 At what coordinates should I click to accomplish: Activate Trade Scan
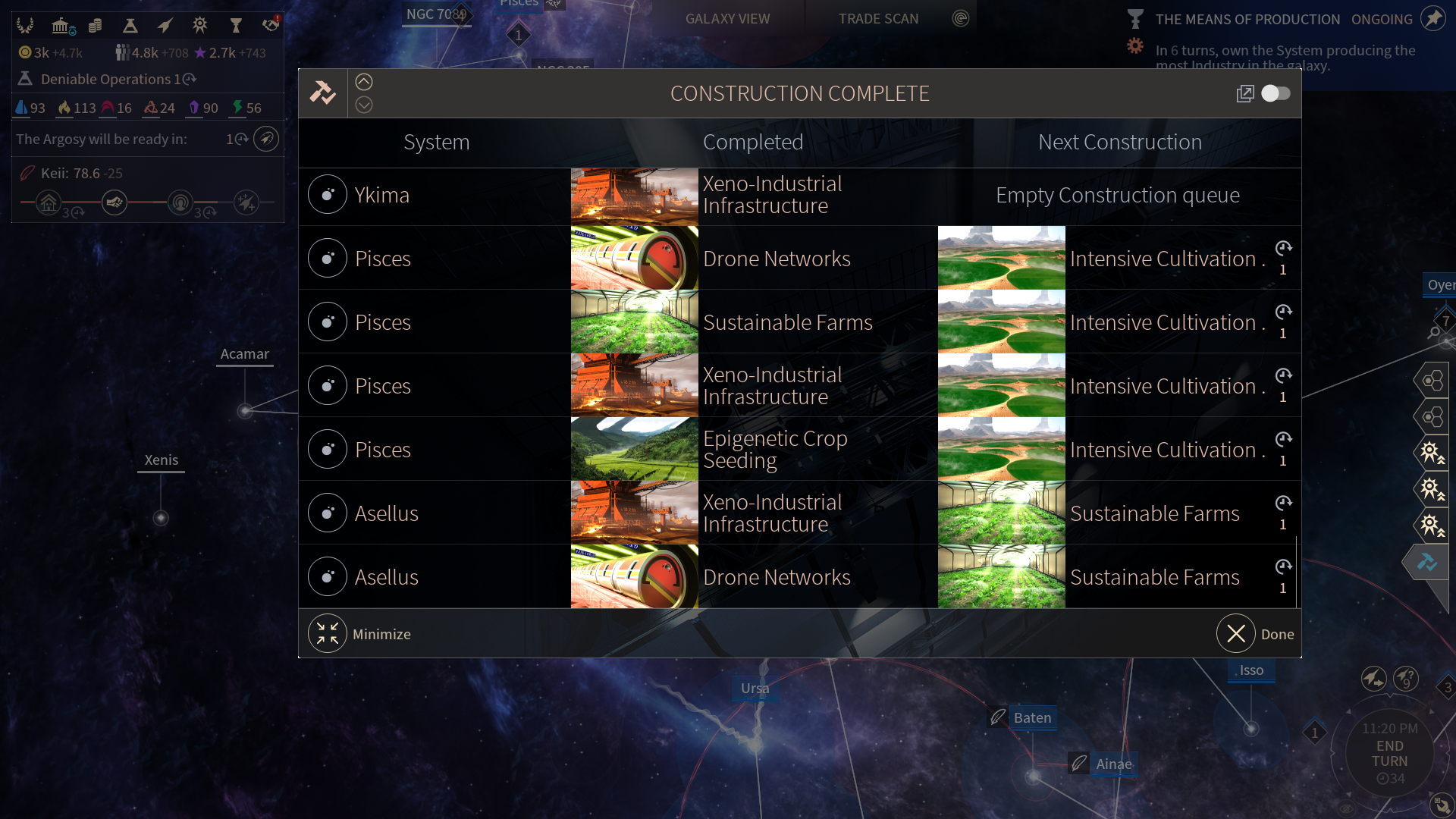[878, 19]
